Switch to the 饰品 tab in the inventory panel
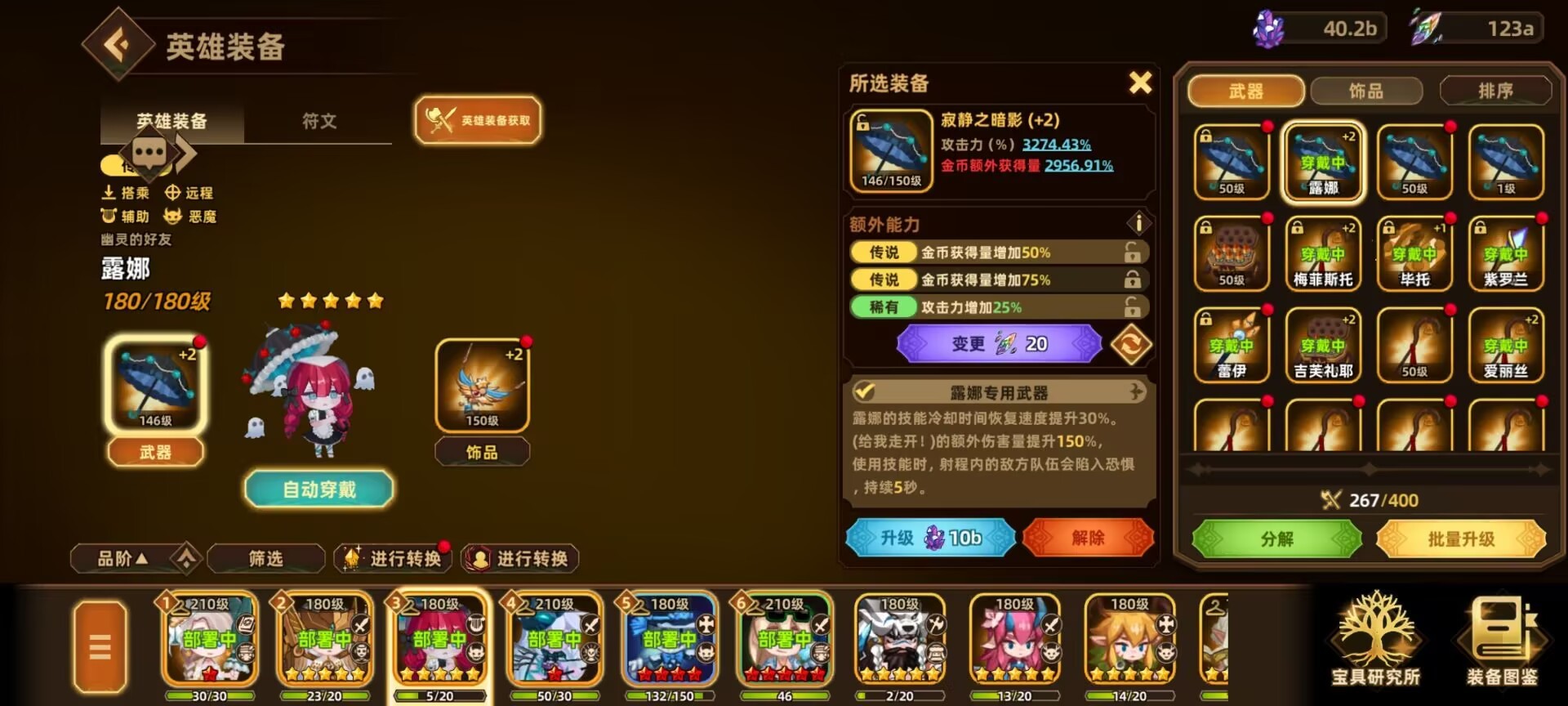This screenshot has height=706, width=1568. coord(1367,91)
